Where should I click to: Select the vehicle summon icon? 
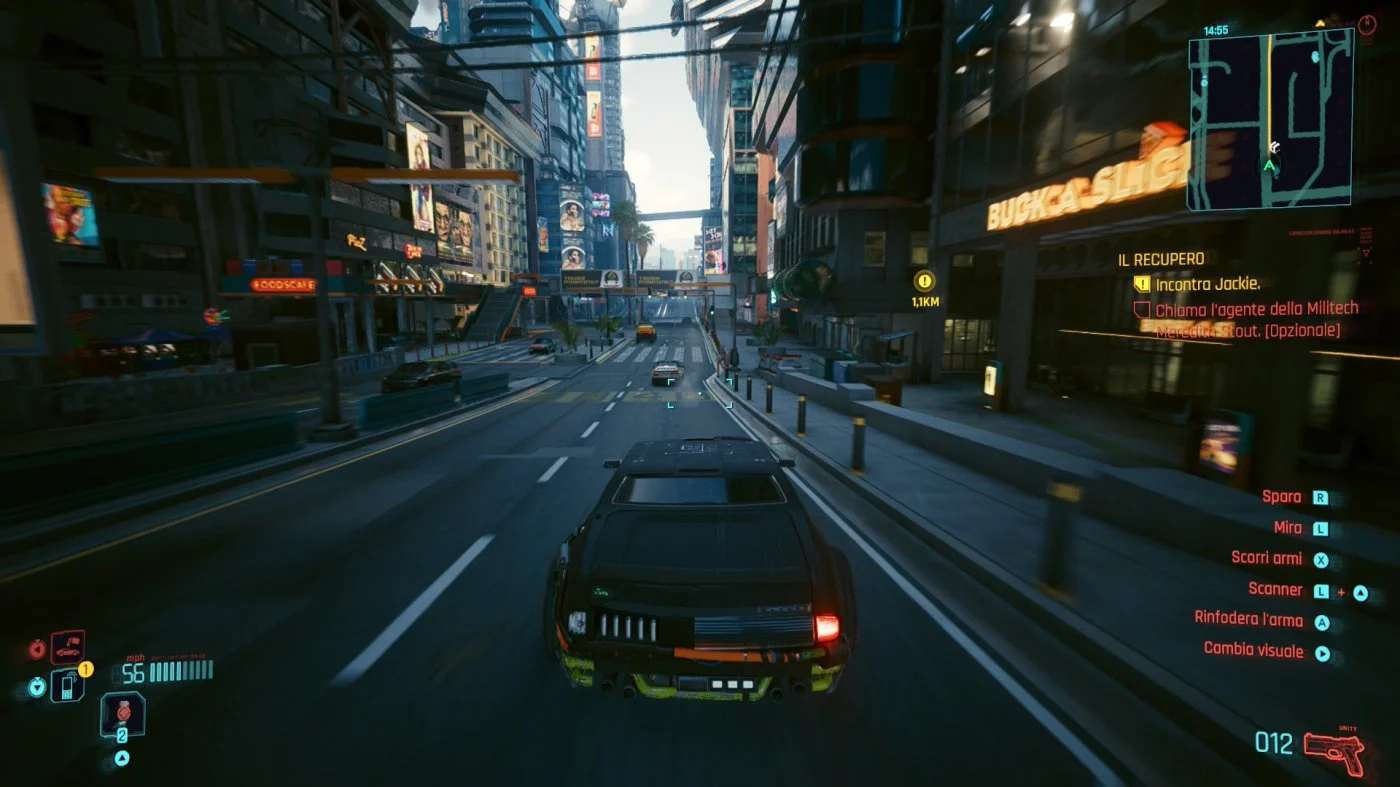point(68,648)
